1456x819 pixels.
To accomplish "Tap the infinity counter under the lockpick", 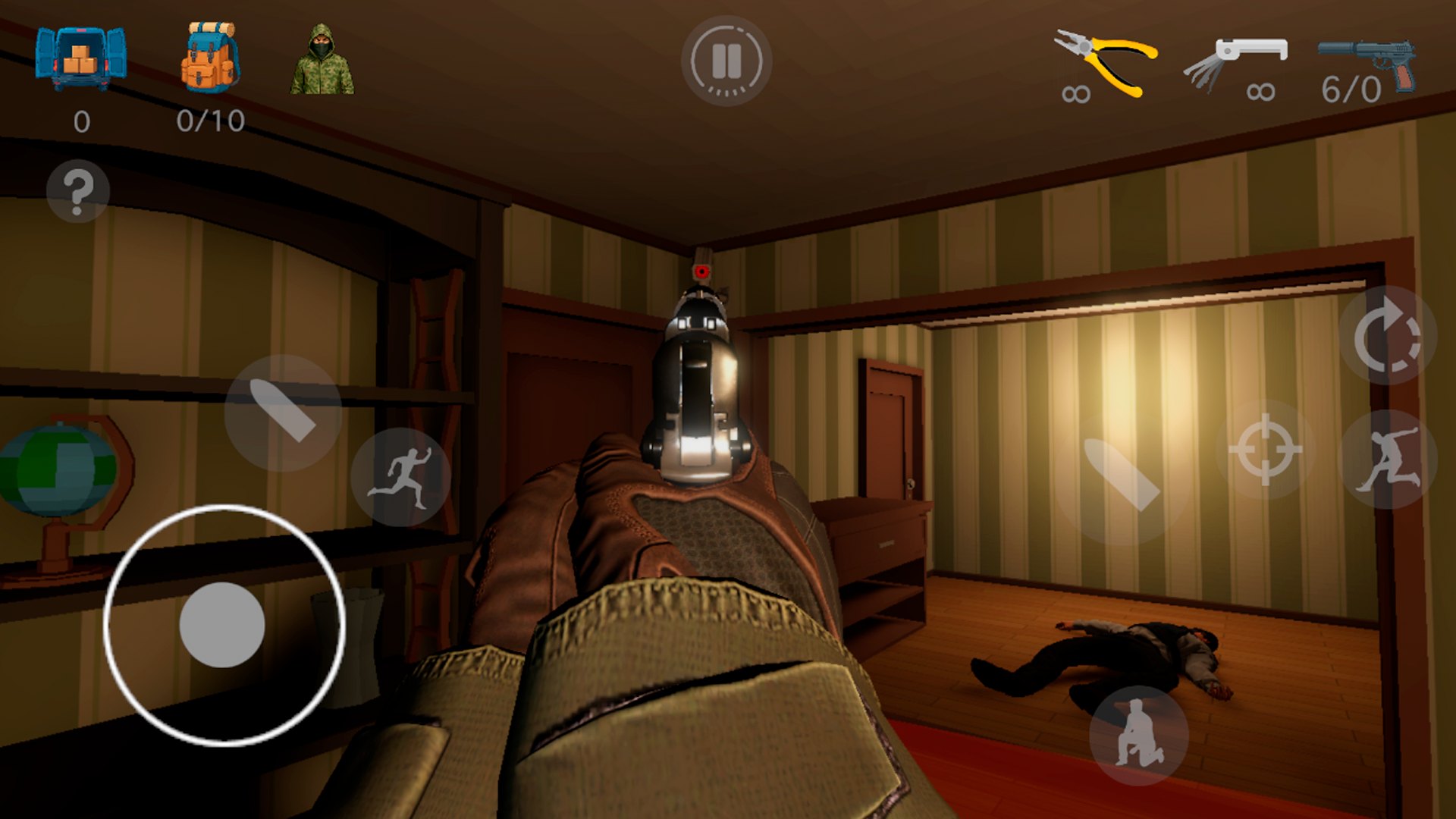I will tap(1261, 91).
